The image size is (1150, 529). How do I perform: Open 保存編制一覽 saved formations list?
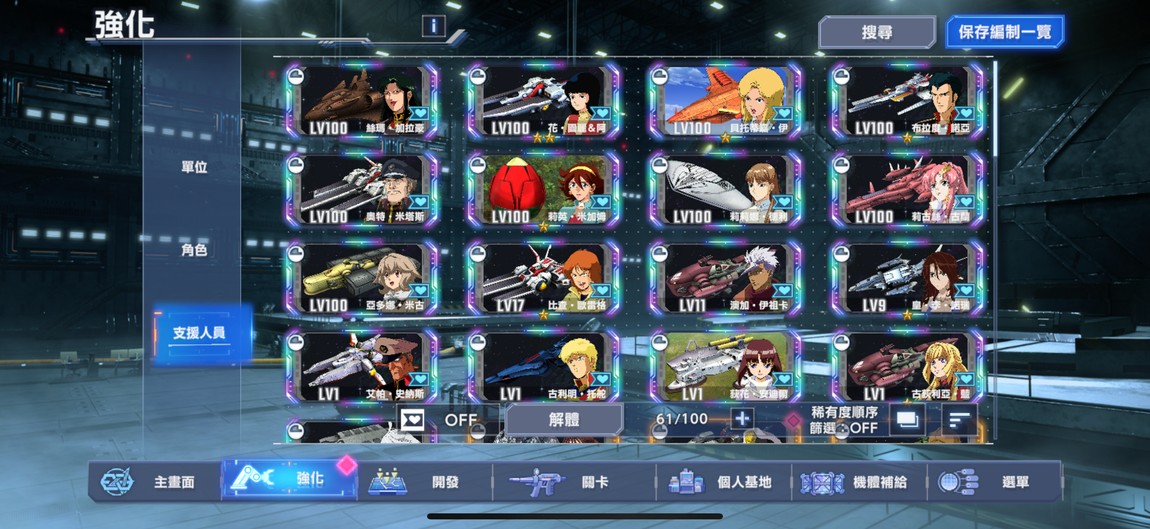[1004, 32]
